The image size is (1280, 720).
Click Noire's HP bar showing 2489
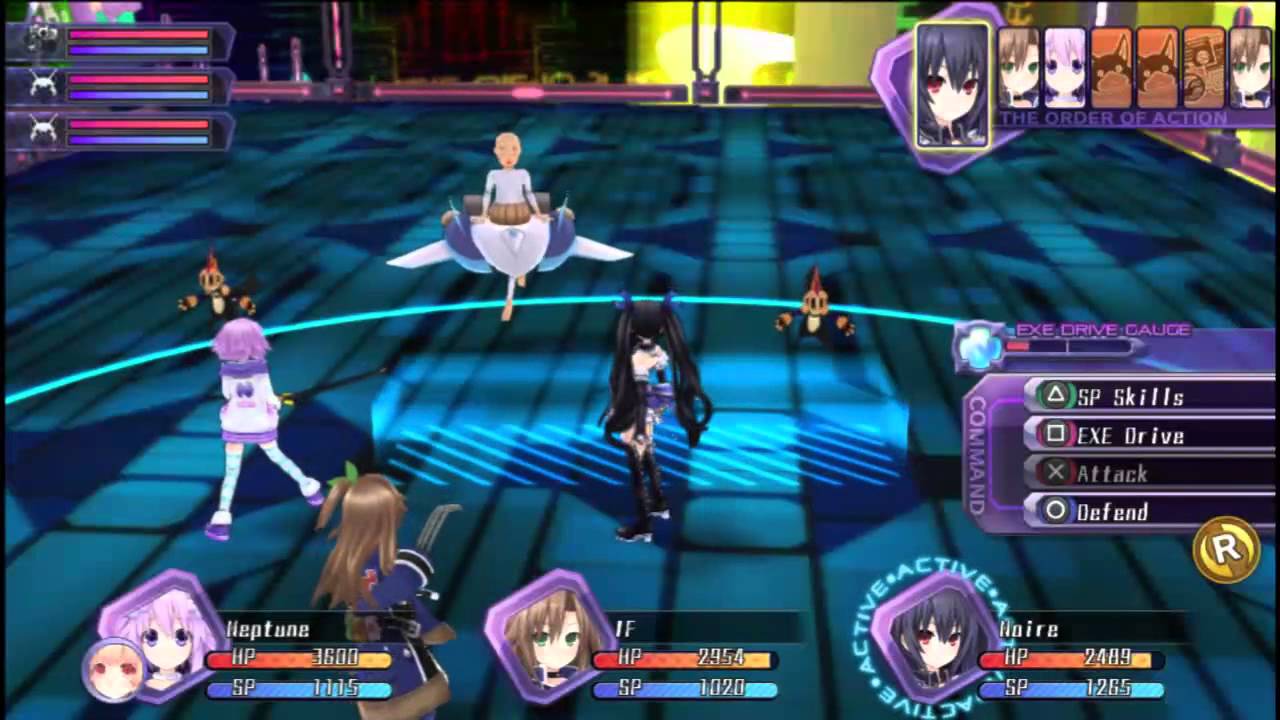(1072, 658)
